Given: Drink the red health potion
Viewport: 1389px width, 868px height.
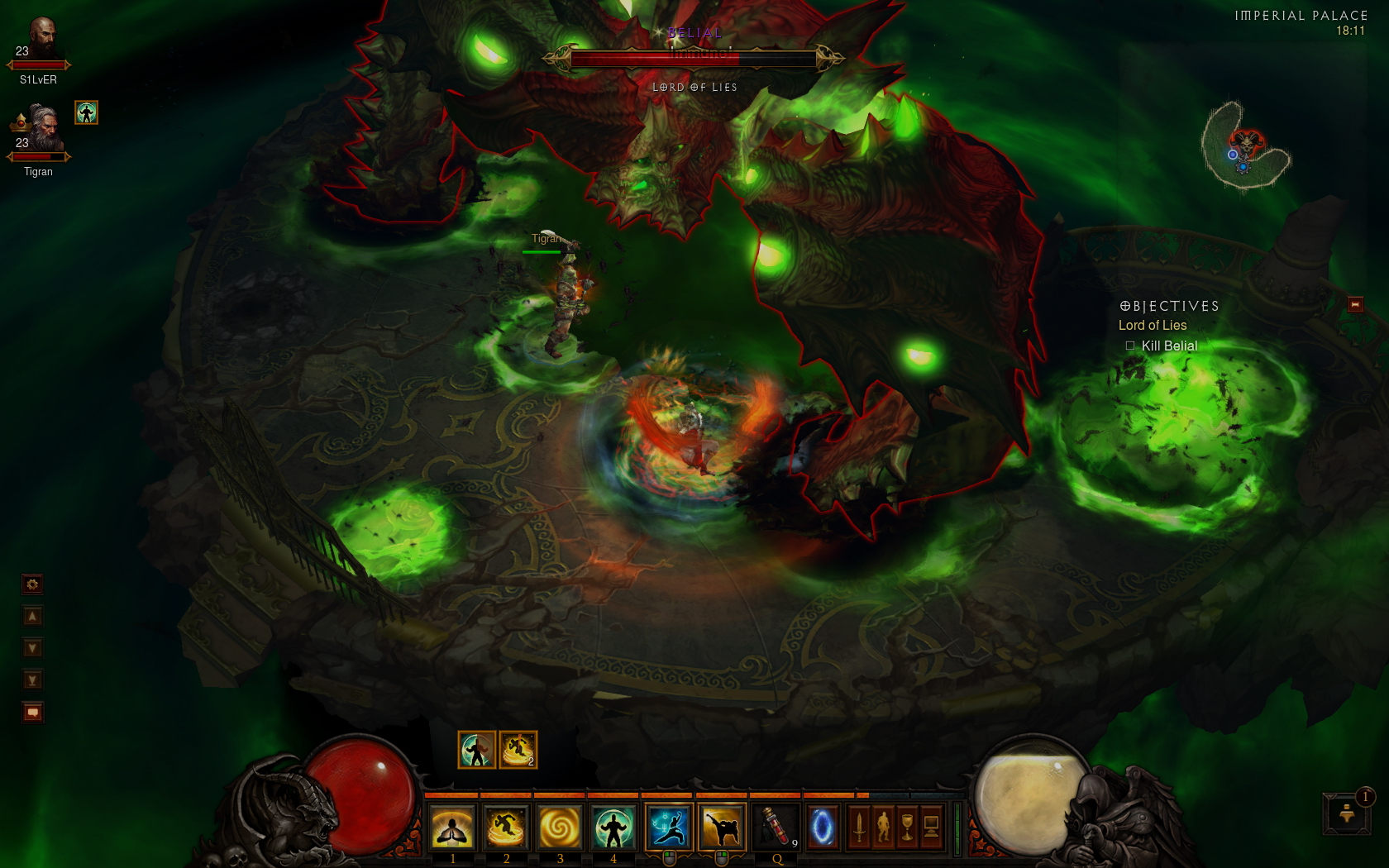Looking at the screenshot, I should point(776,827).
